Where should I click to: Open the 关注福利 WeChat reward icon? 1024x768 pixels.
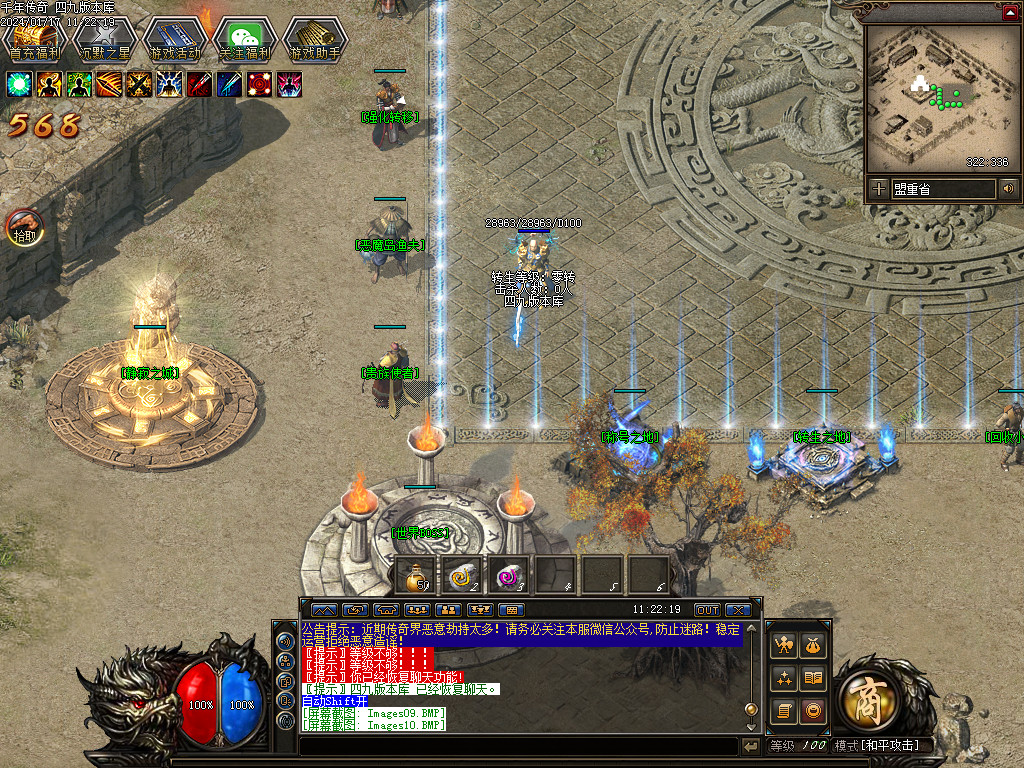tap(245, 38)
